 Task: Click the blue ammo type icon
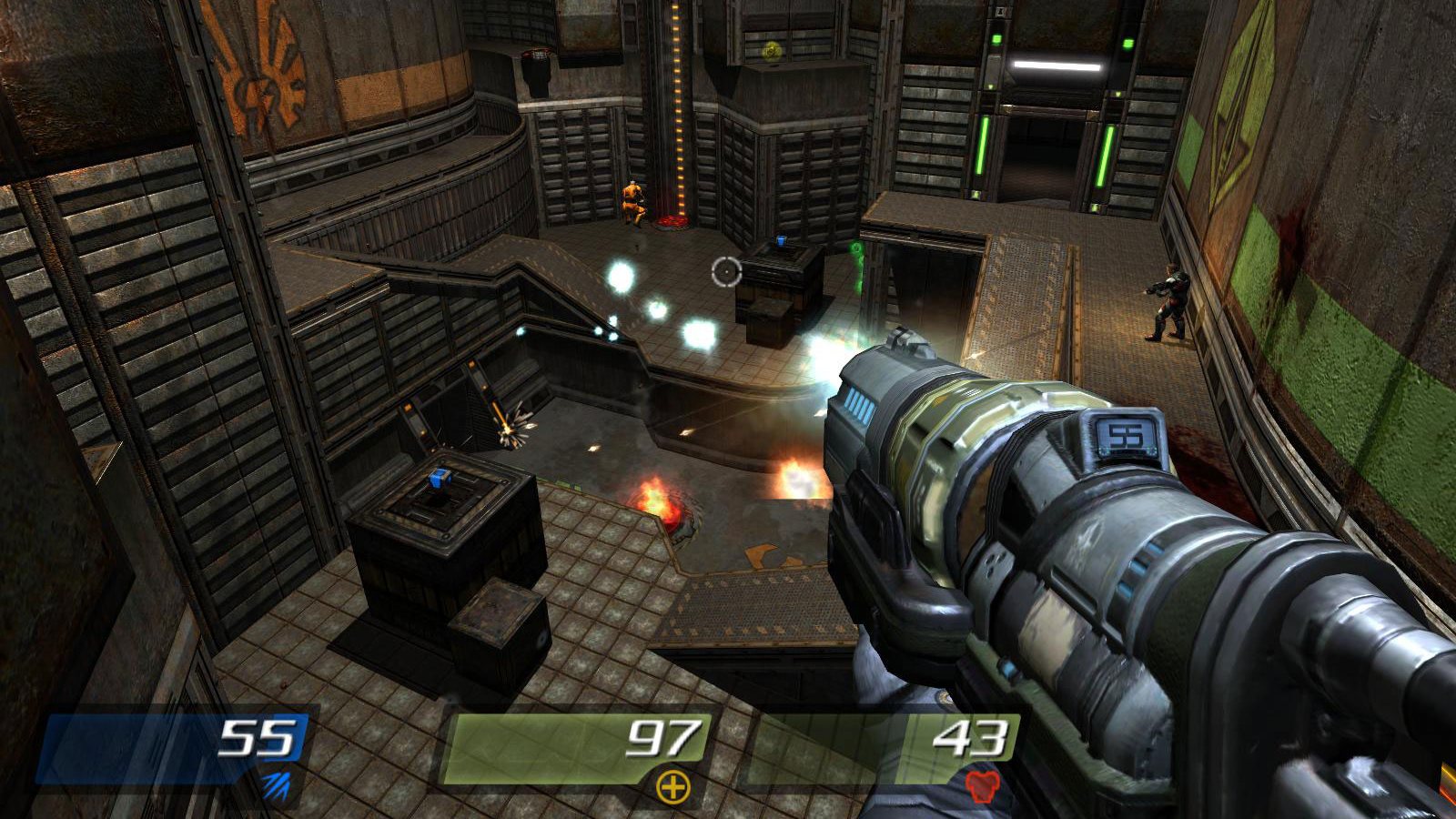(x=276, y=785)
